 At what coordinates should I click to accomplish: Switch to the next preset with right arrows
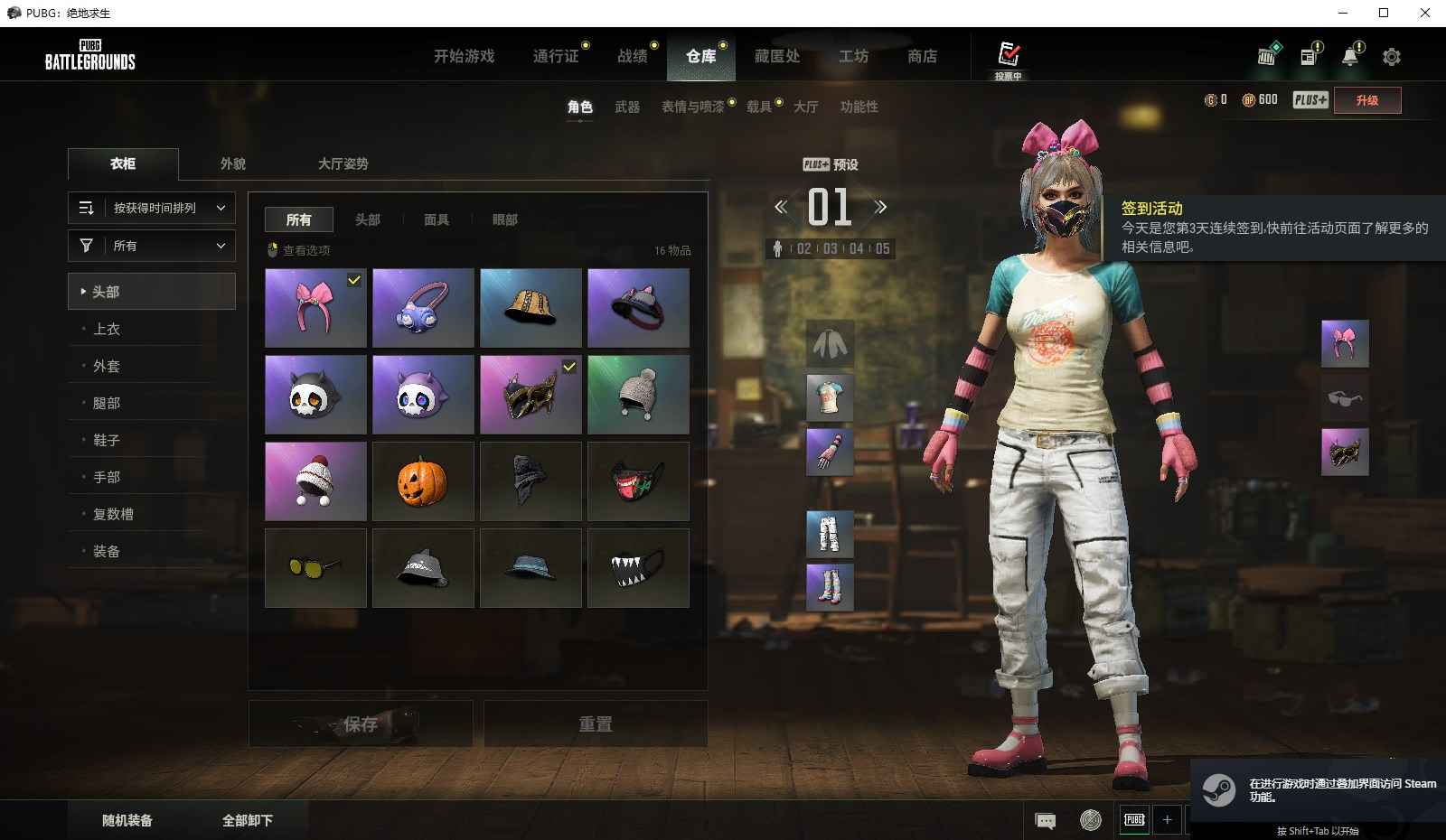point(880,207)
